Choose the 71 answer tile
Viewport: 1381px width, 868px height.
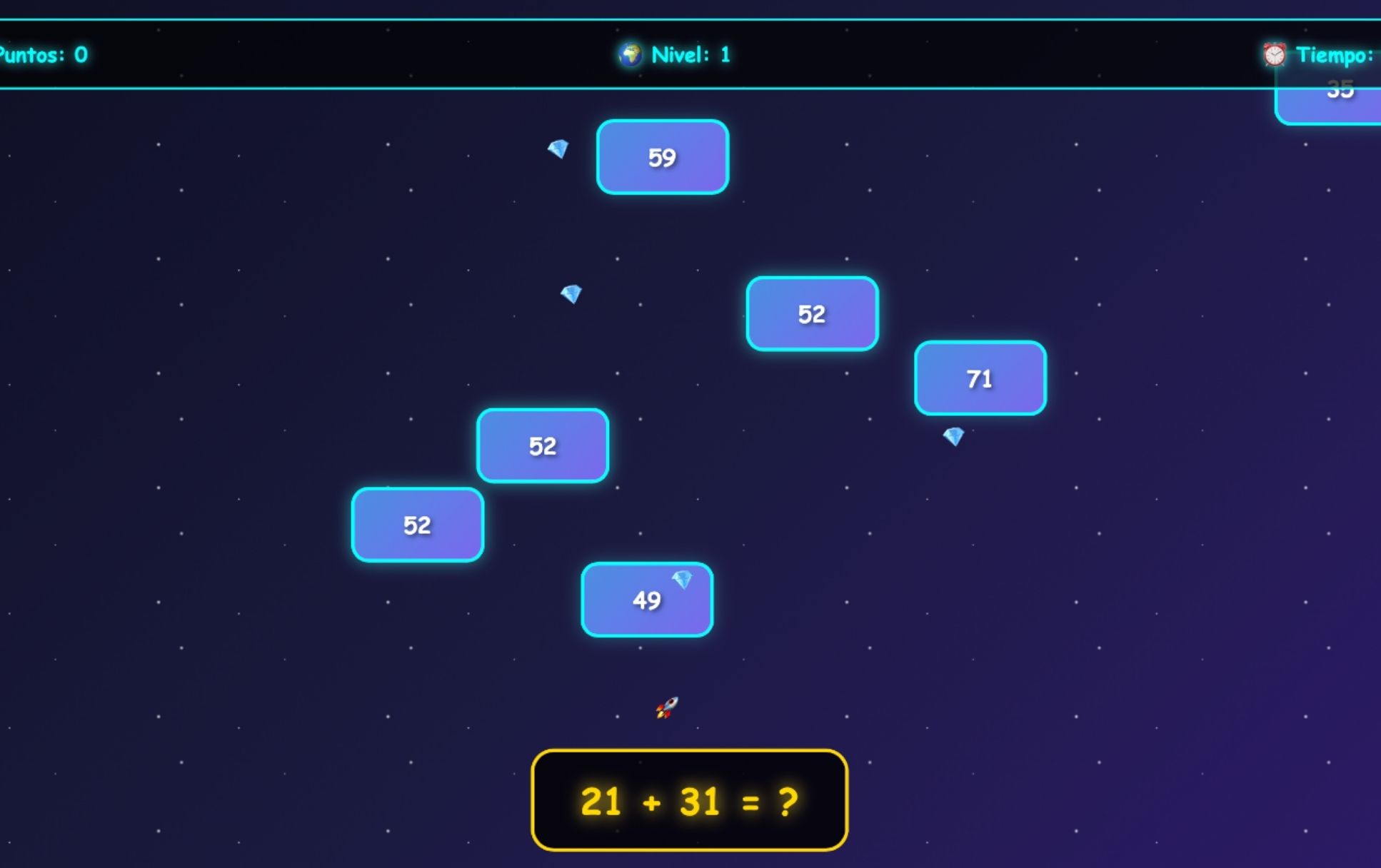(x=980, y=378)
